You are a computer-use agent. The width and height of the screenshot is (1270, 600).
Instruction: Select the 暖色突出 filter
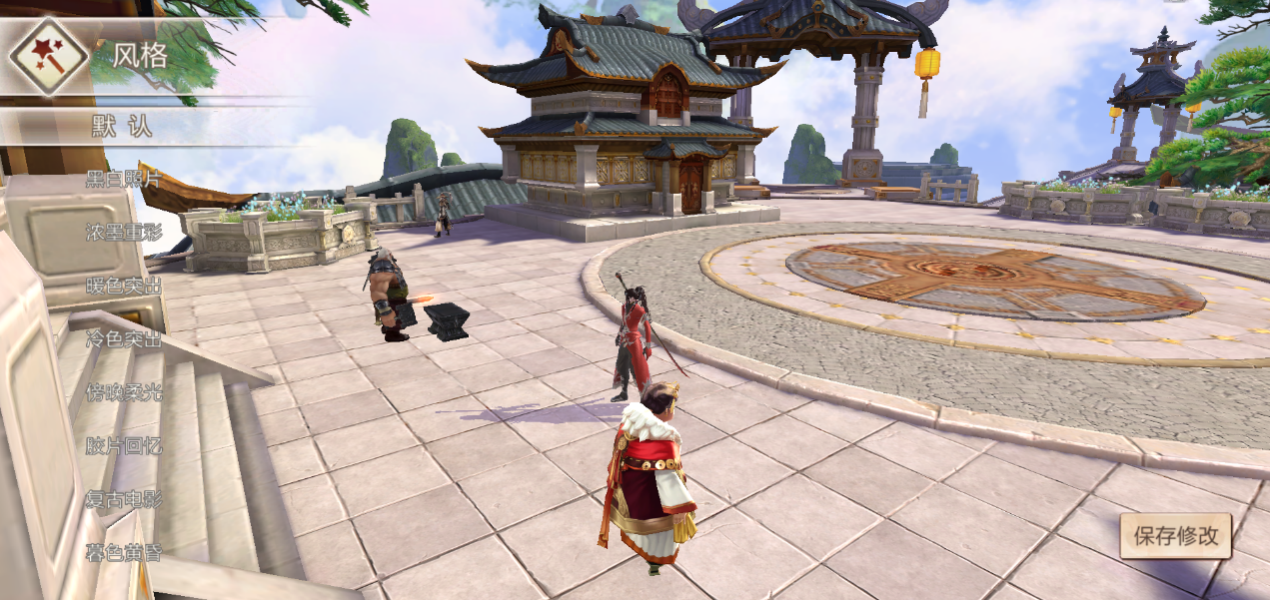click(x=123, y=286)
